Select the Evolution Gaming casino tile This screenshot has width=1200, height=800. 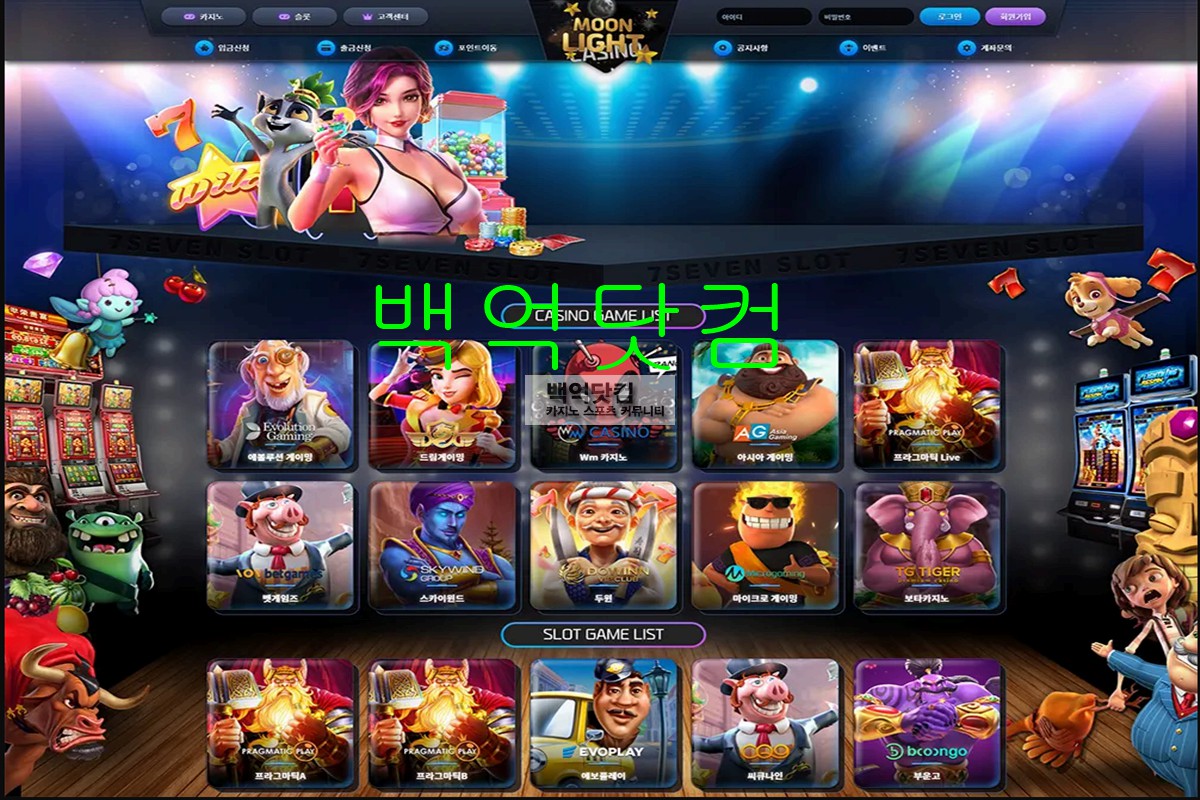pyautogui.click(x=281, y=404)
